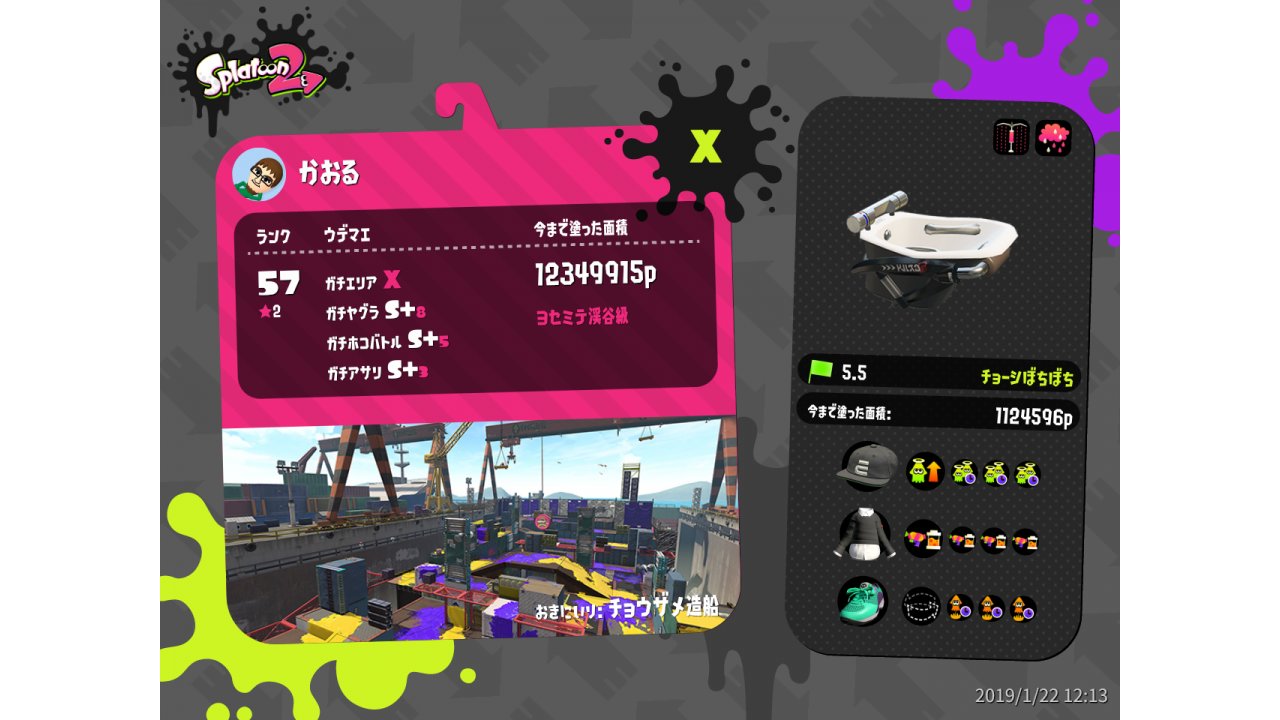Viewport: 1280px width, 720px height.
Task: Inspect the white bathtub Bloblobber weapon
Action: (x=929, y=244)
